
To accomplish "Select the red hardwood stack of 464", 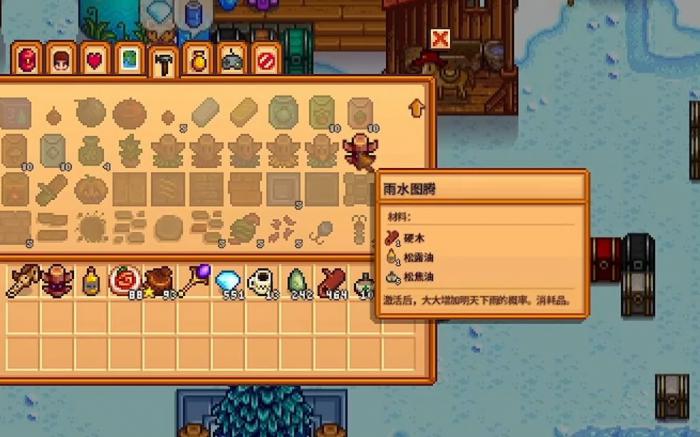I will (x=331, y=282).
